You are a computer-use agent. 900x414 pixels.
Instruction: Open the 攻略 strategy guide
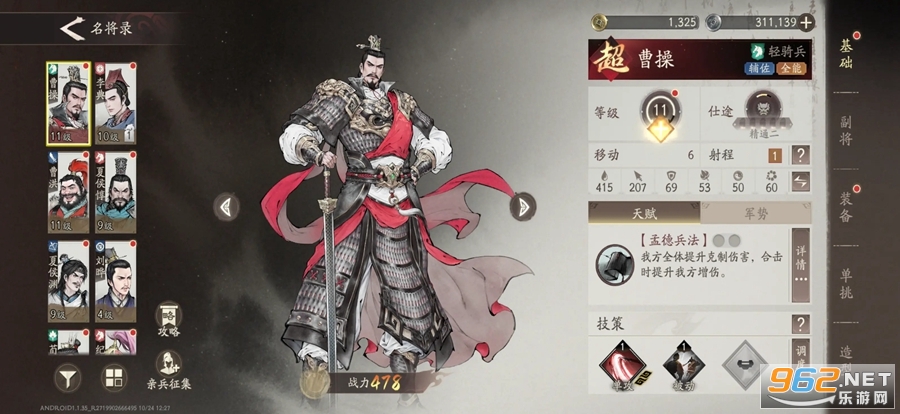point(169,318)
